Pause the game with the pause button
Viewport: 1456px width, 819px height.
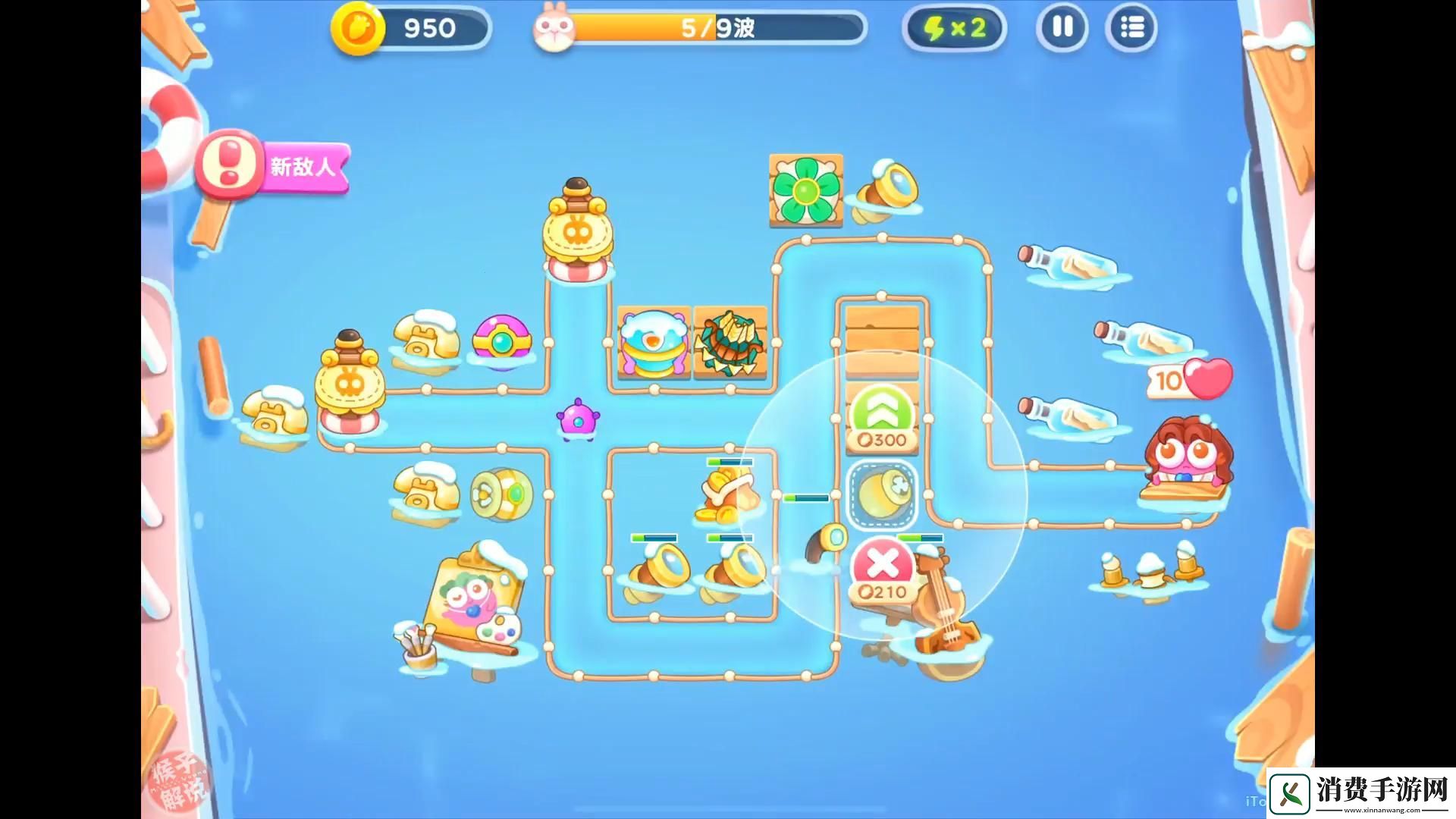[x=1062, y=28]
